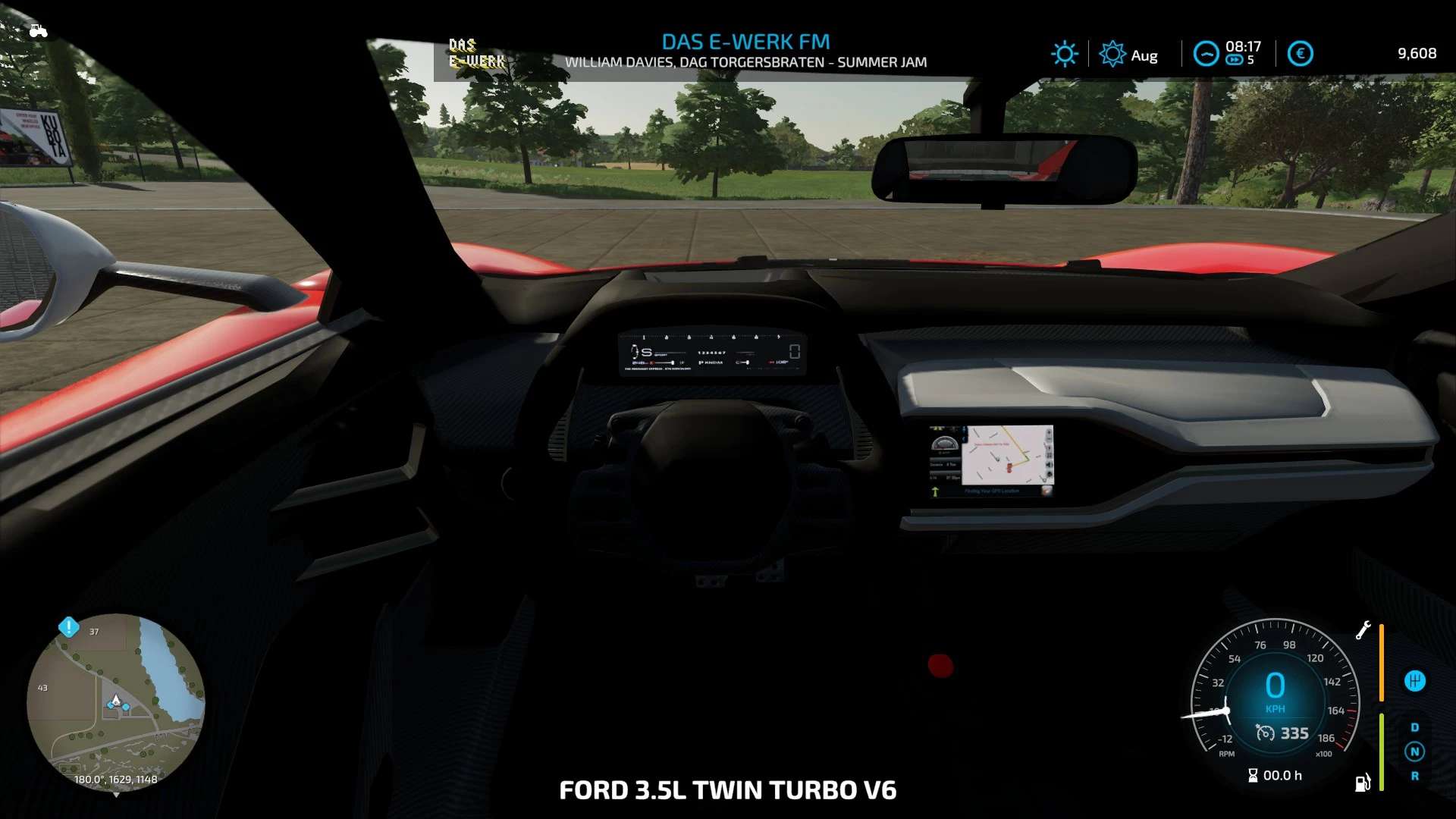Click the cruise control speed icon

coord(1265,733)
